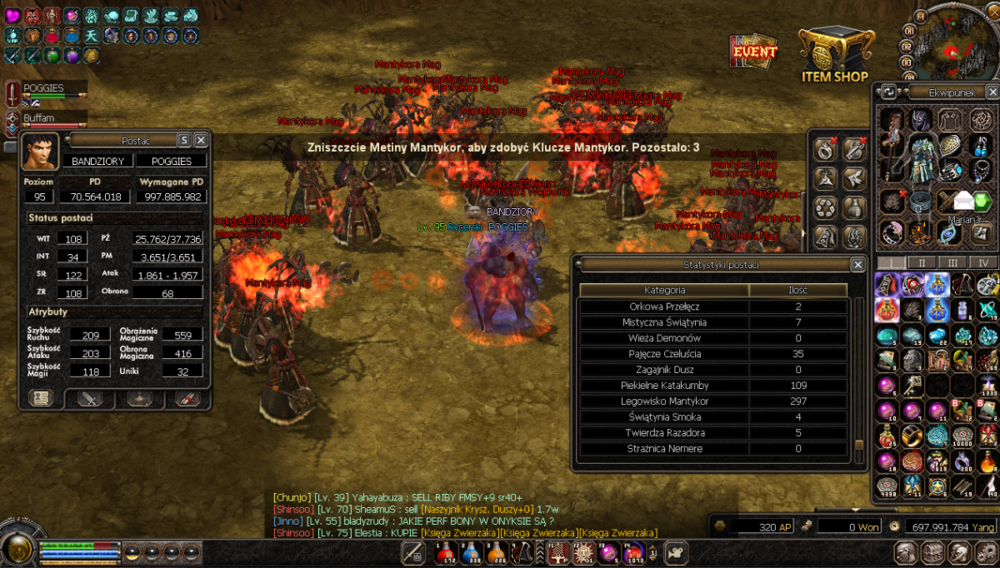
Task: Close the Postać character window
Action: 200,140
